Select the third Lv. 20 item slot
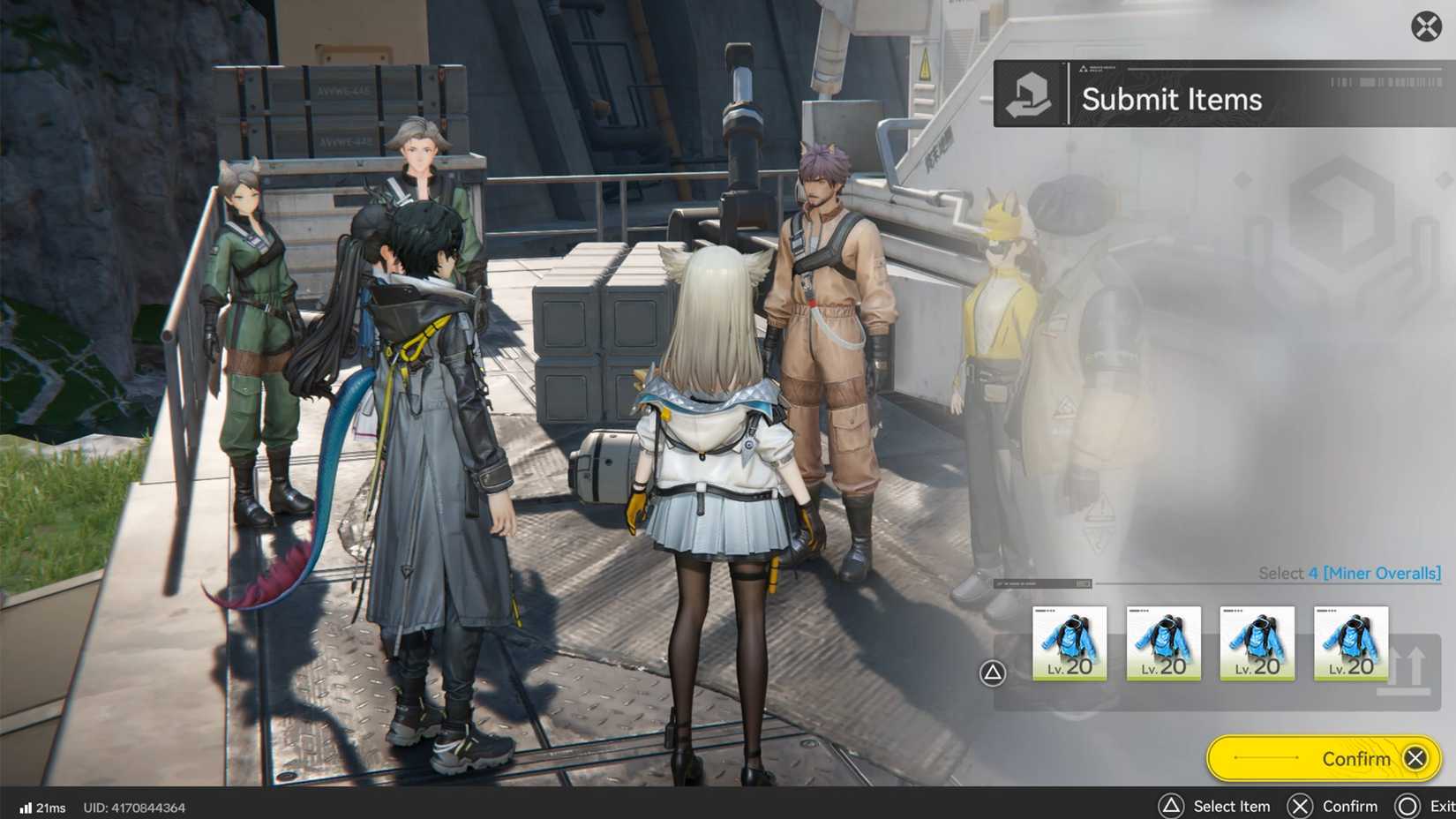 coord(1257,642)
